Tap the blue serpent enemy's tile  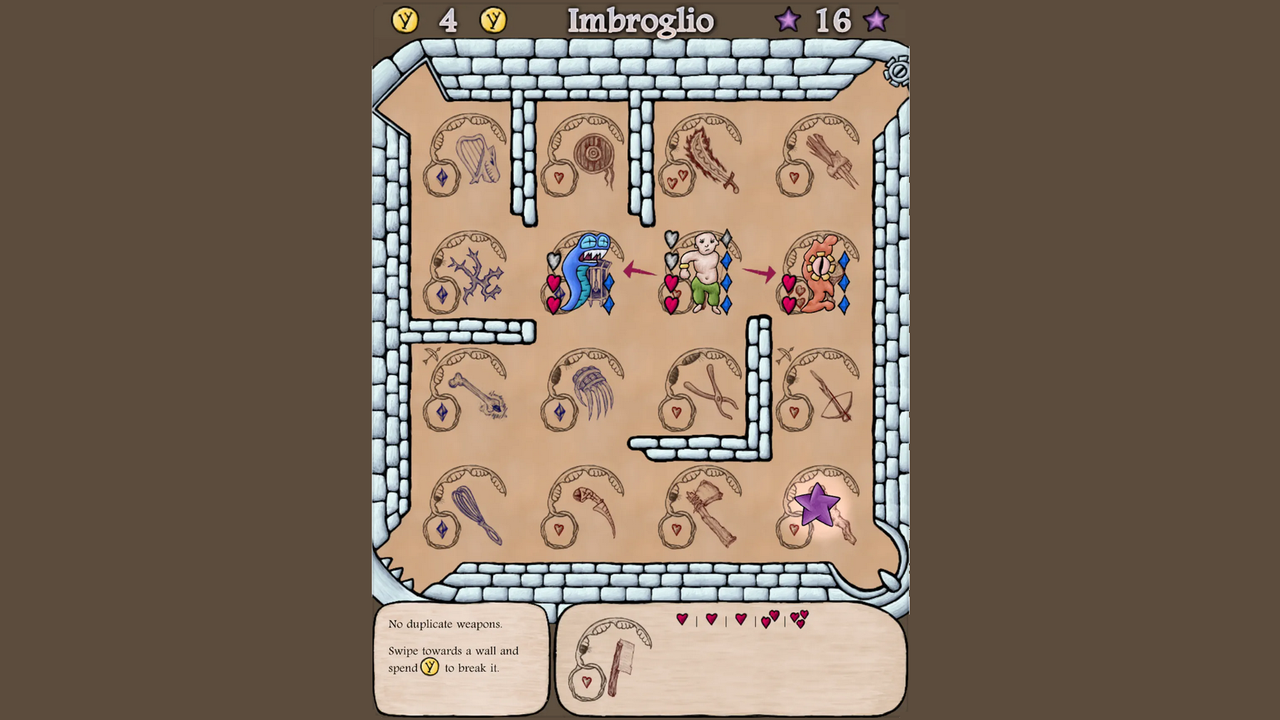point(583,273)
